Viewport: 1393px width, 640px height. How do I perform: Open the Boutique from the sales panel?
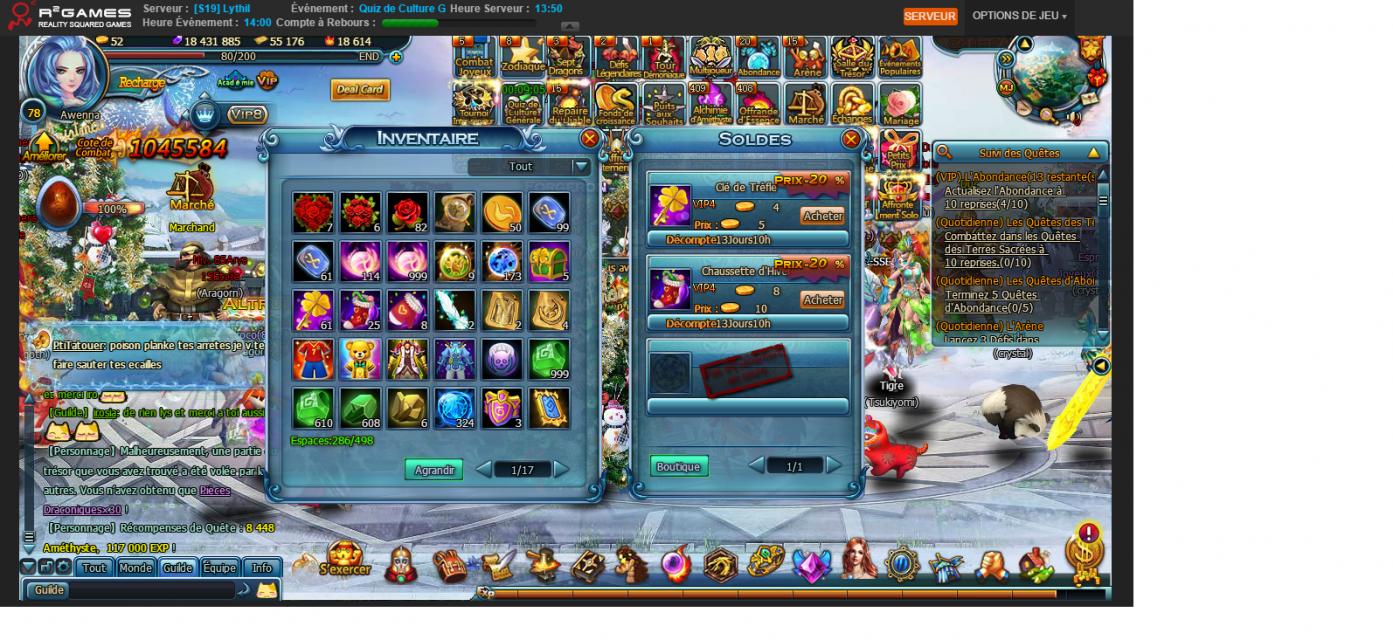678,467
